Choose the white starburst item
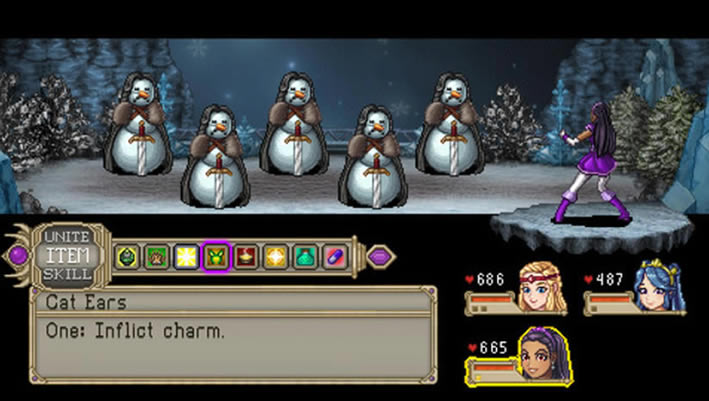This screenshot has width=709, height=401. (186, 256)
